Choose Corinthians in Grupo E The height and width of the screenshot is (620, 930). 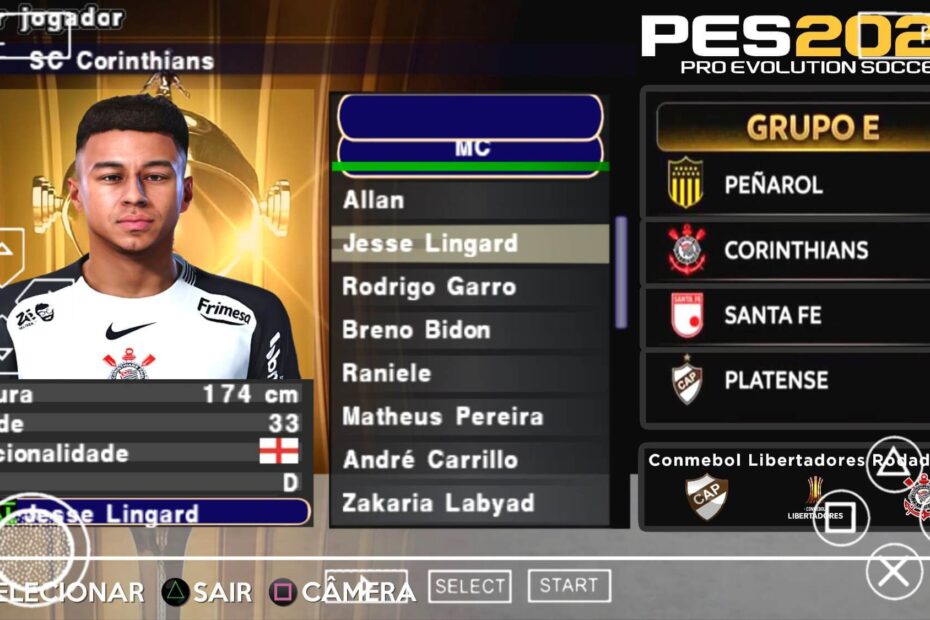(785, 250)
